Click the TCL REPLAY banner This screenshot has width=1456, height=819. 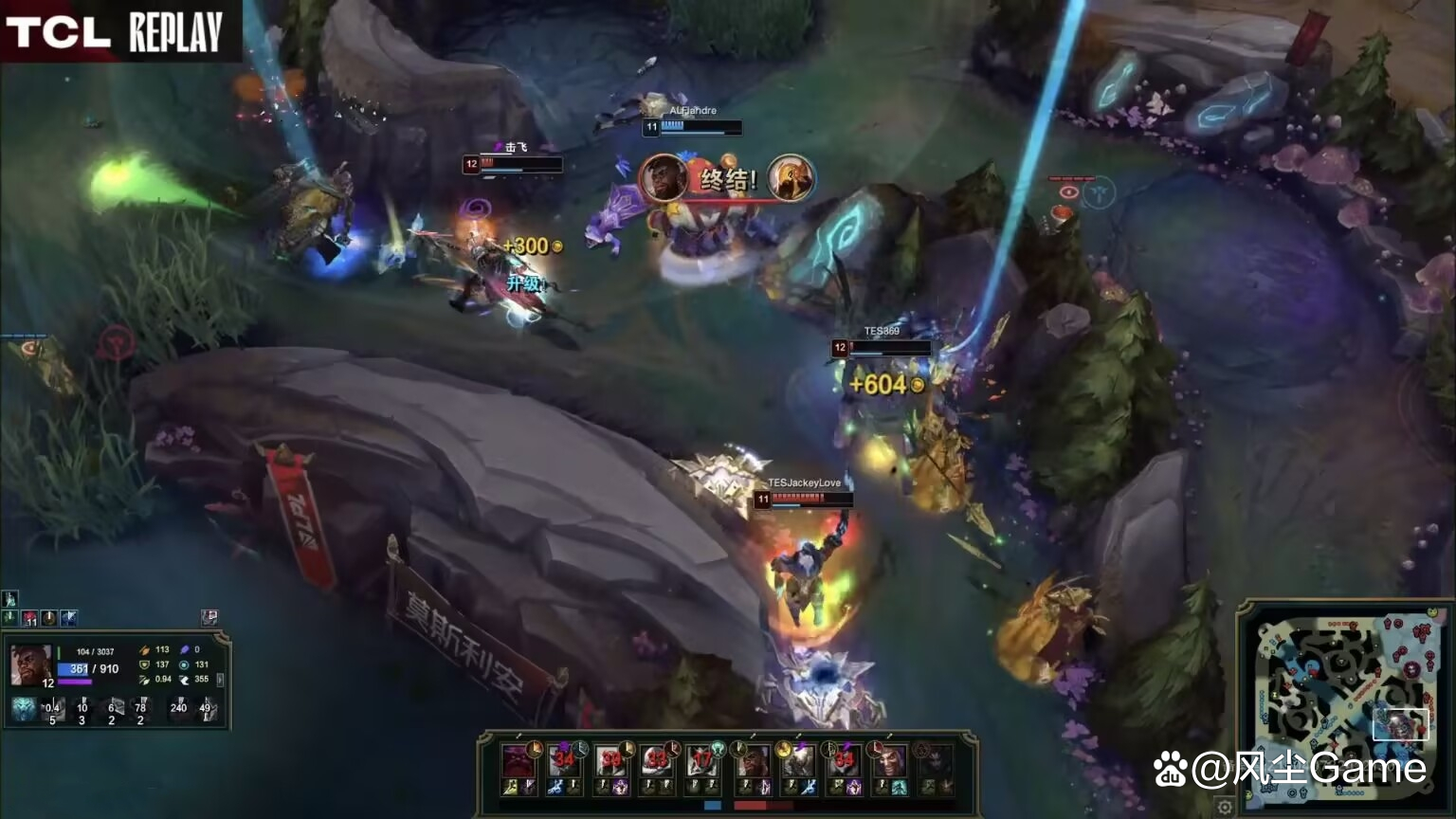114,28
